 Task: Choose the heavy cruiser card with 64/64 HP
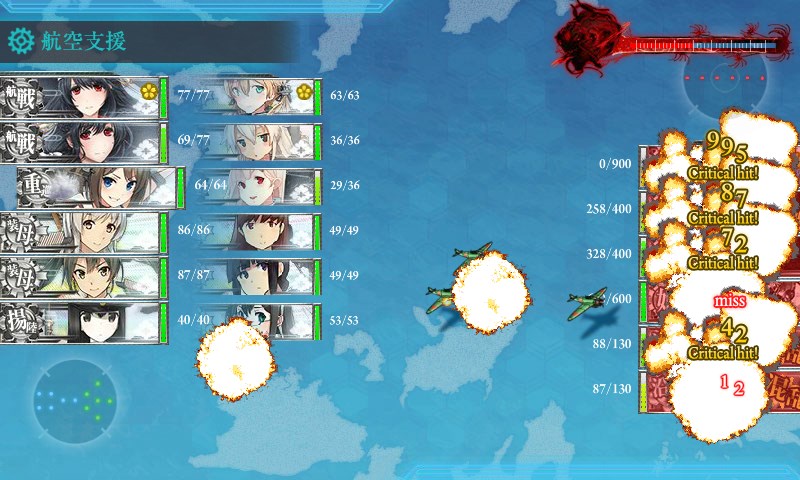(100, 187)
